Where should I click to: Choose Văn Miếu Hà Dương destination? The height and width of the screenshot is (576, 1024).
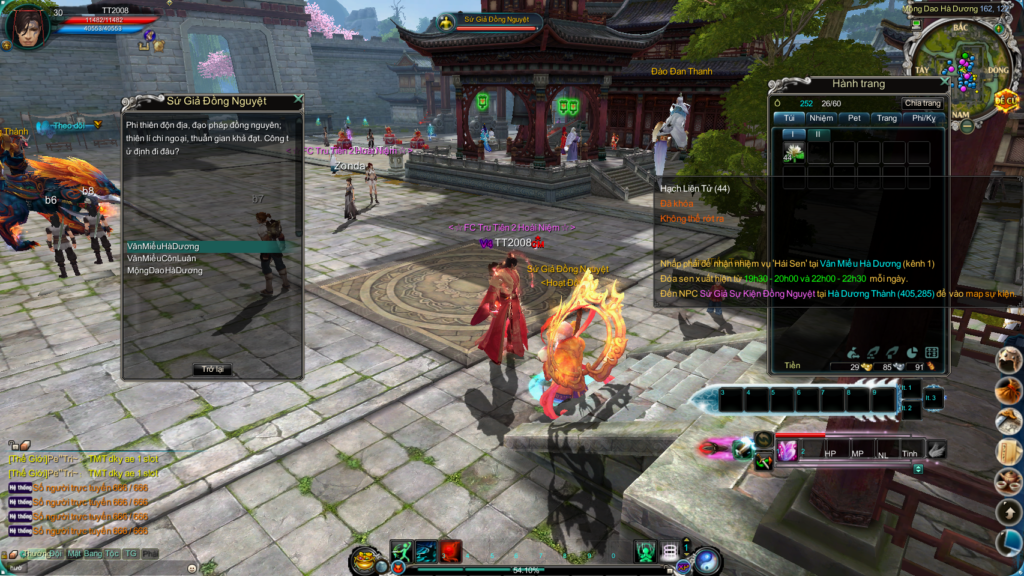pyautogui.click(x=163, y=246)
